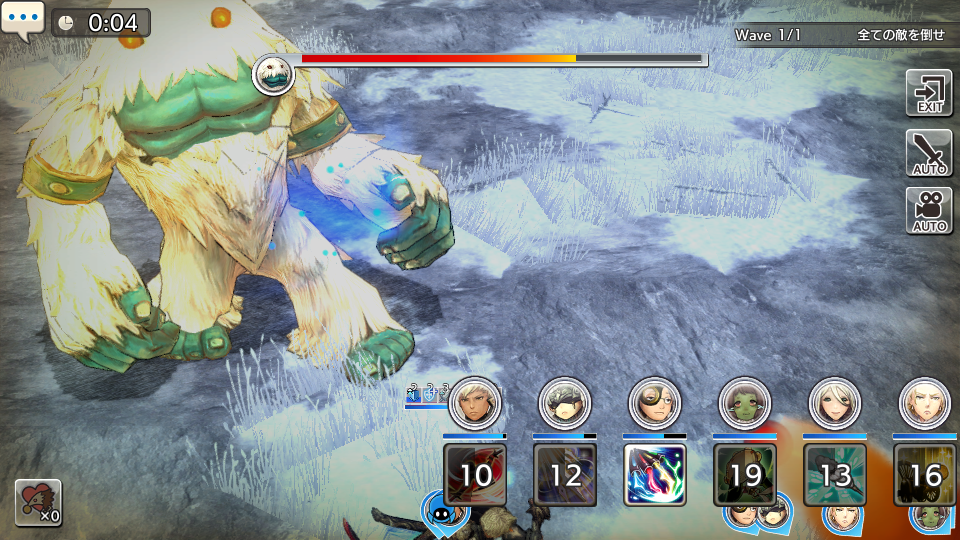Click the yeti boss portrait icon

tap(273, 74)
